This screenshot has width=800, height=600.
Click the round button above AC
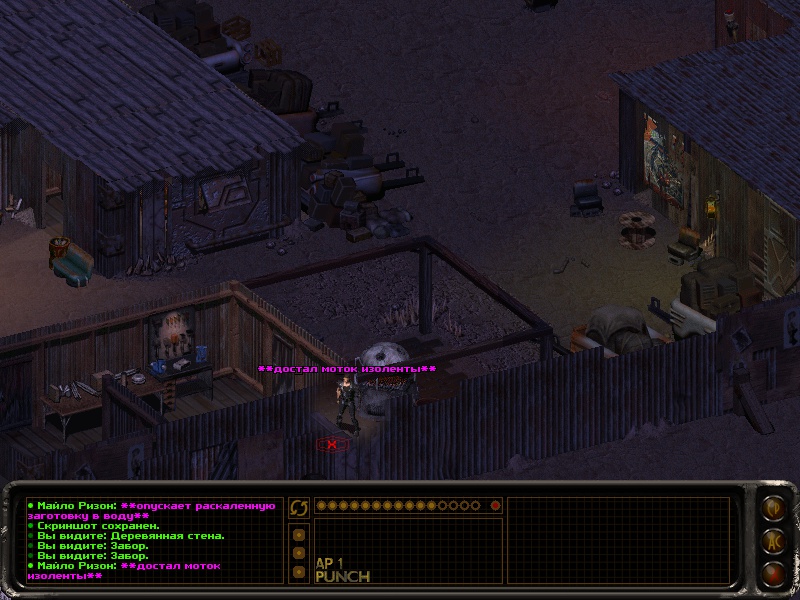(772, 509)
